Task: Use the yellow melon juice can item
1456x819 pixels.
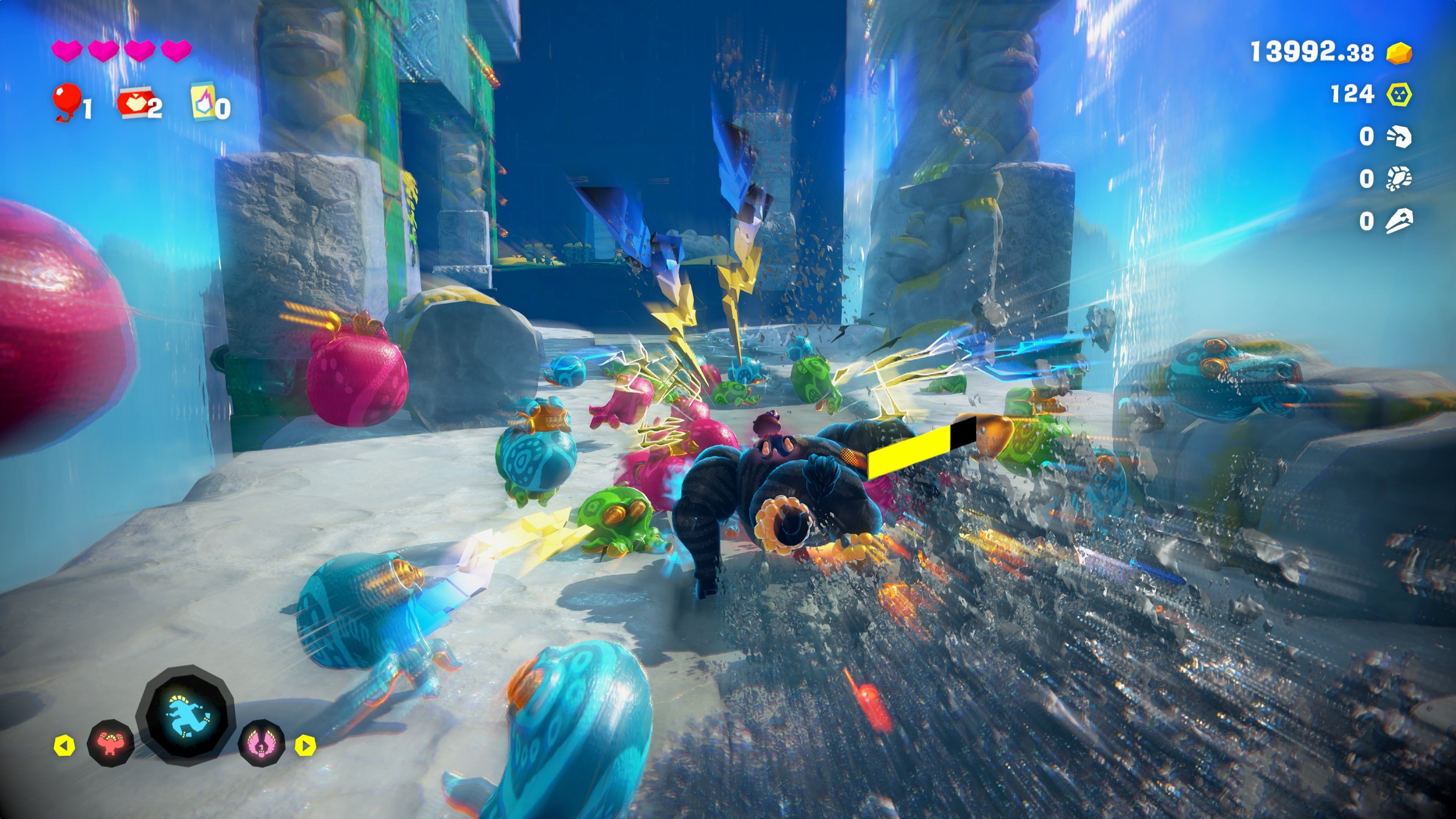Action: coord(204,101)
